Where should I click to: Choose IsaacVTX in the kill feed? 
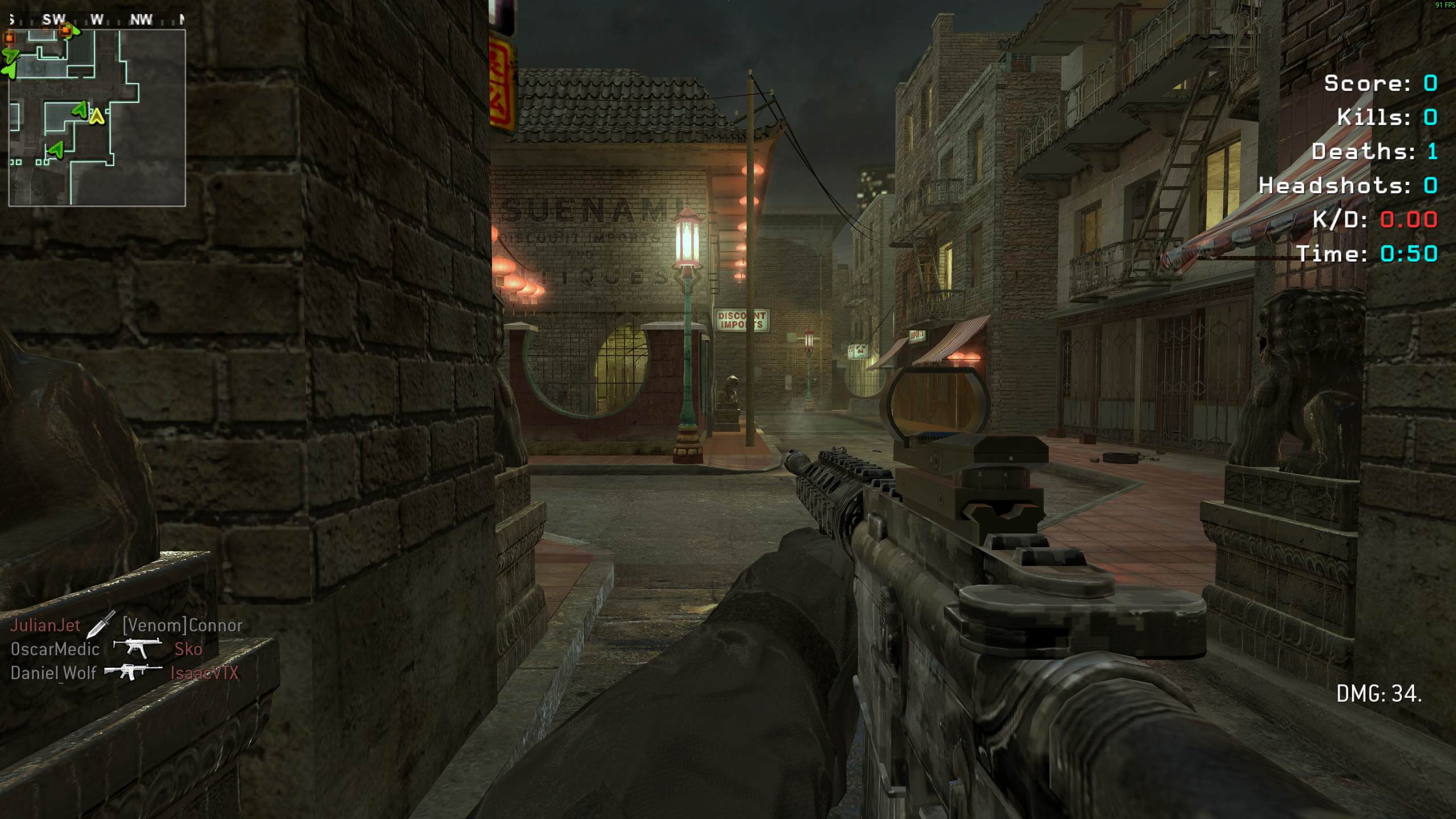click(205, 673)
